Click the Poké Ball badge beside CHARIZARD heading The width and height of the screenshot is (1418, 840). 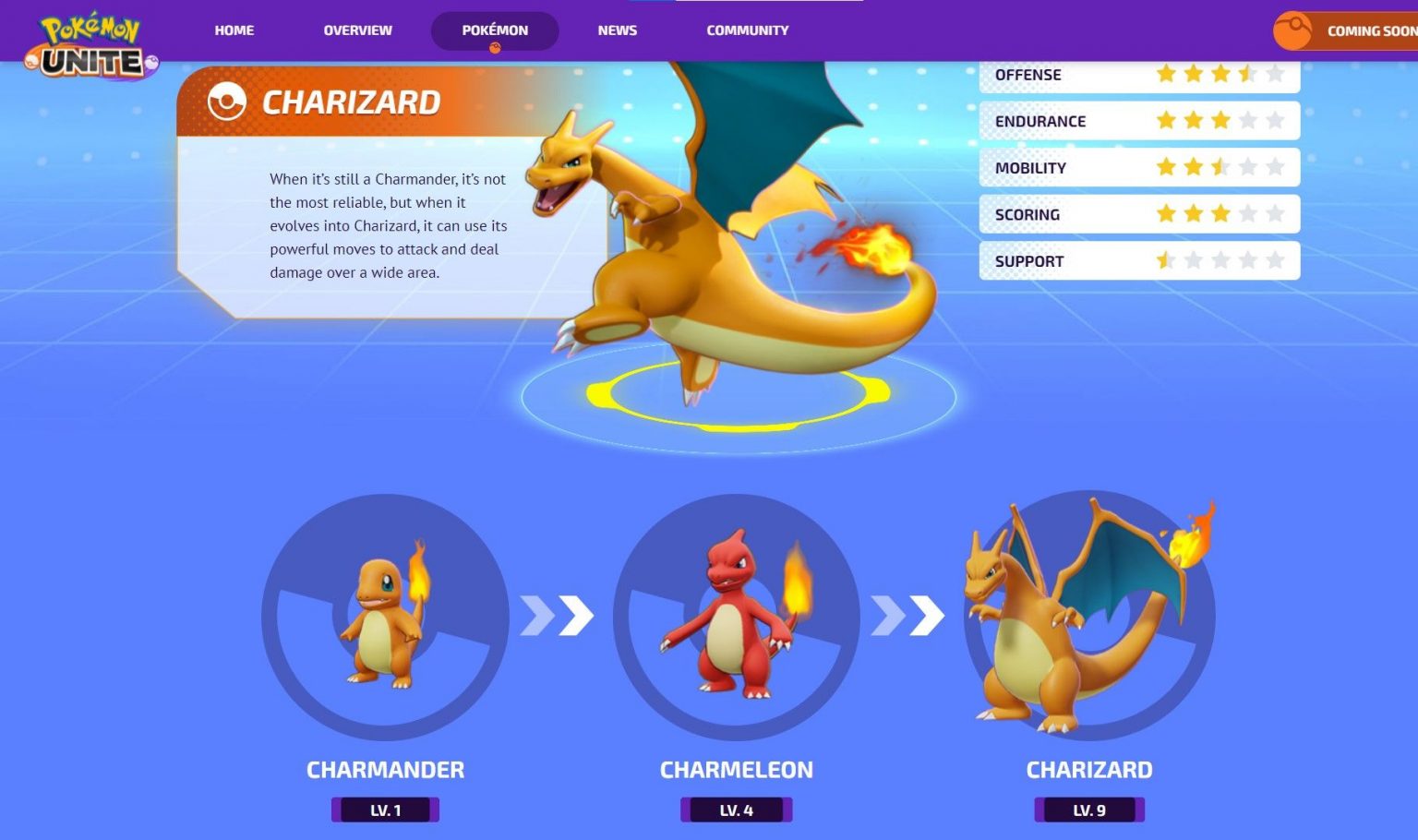[x=226, y=102]
